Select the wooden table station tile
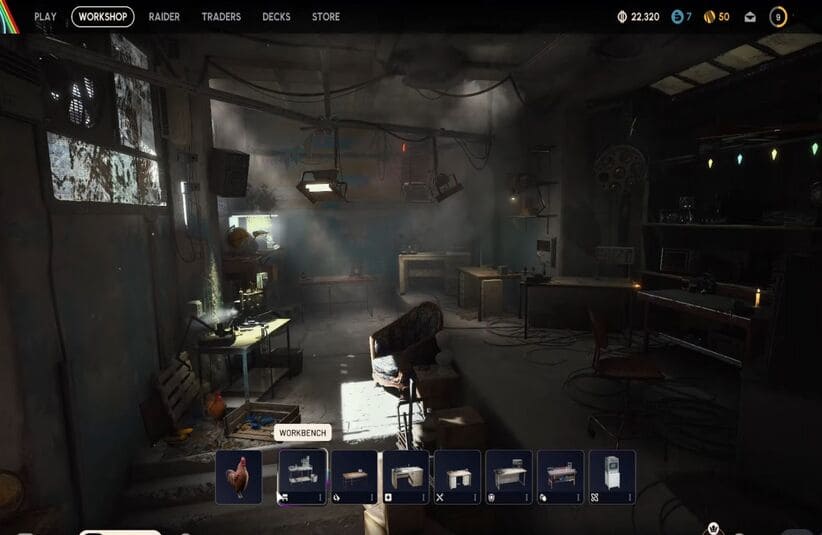Screen dimensions: 822x535 354,476
